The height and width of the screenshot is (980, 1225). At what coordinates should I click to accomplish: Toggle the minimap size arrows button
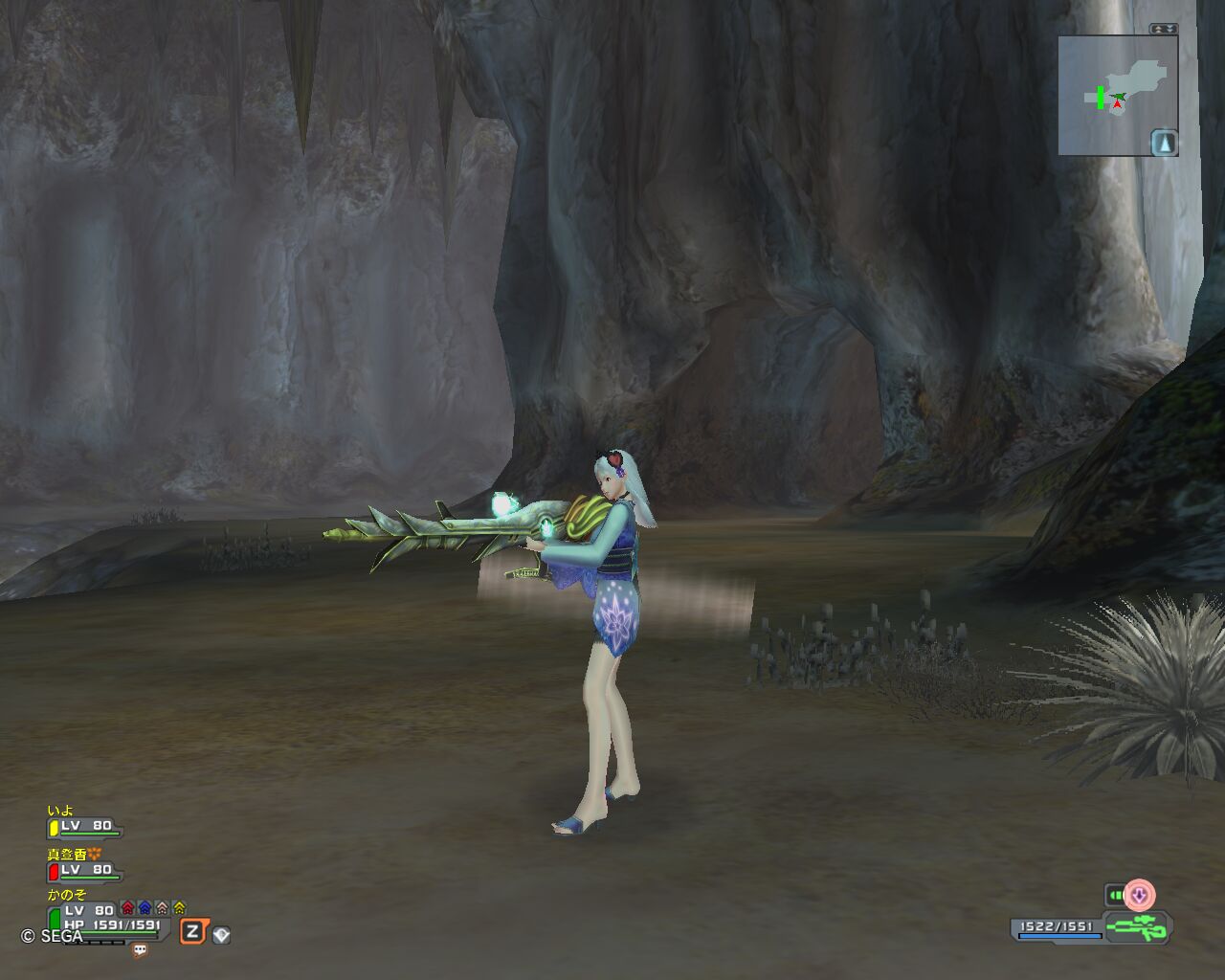pos(1163,29)
